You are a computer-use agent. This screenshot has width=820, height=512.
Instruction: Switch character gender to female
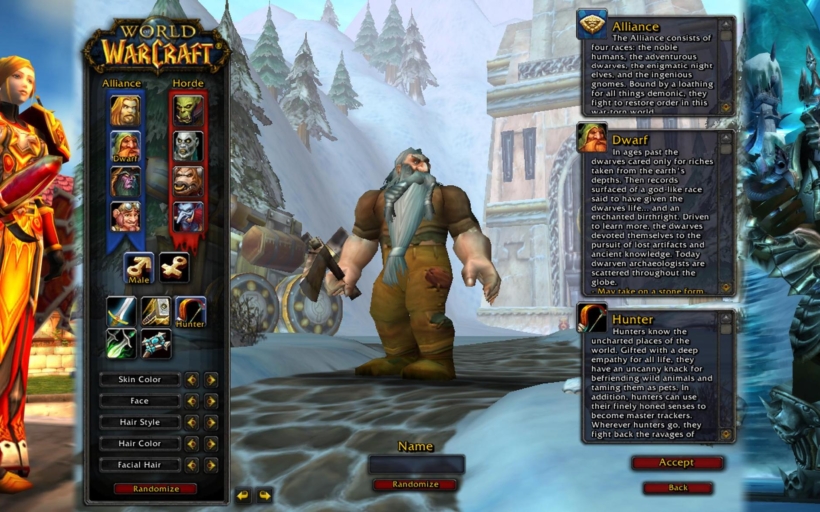coord(174,267)
